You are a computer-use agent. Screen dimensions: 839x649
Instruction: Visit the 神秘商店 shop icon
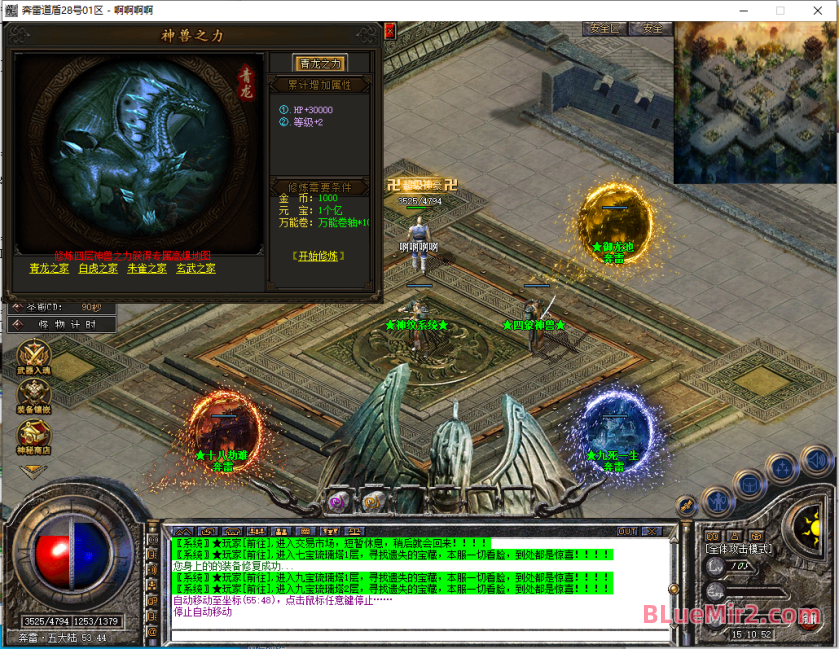[34, 436]
